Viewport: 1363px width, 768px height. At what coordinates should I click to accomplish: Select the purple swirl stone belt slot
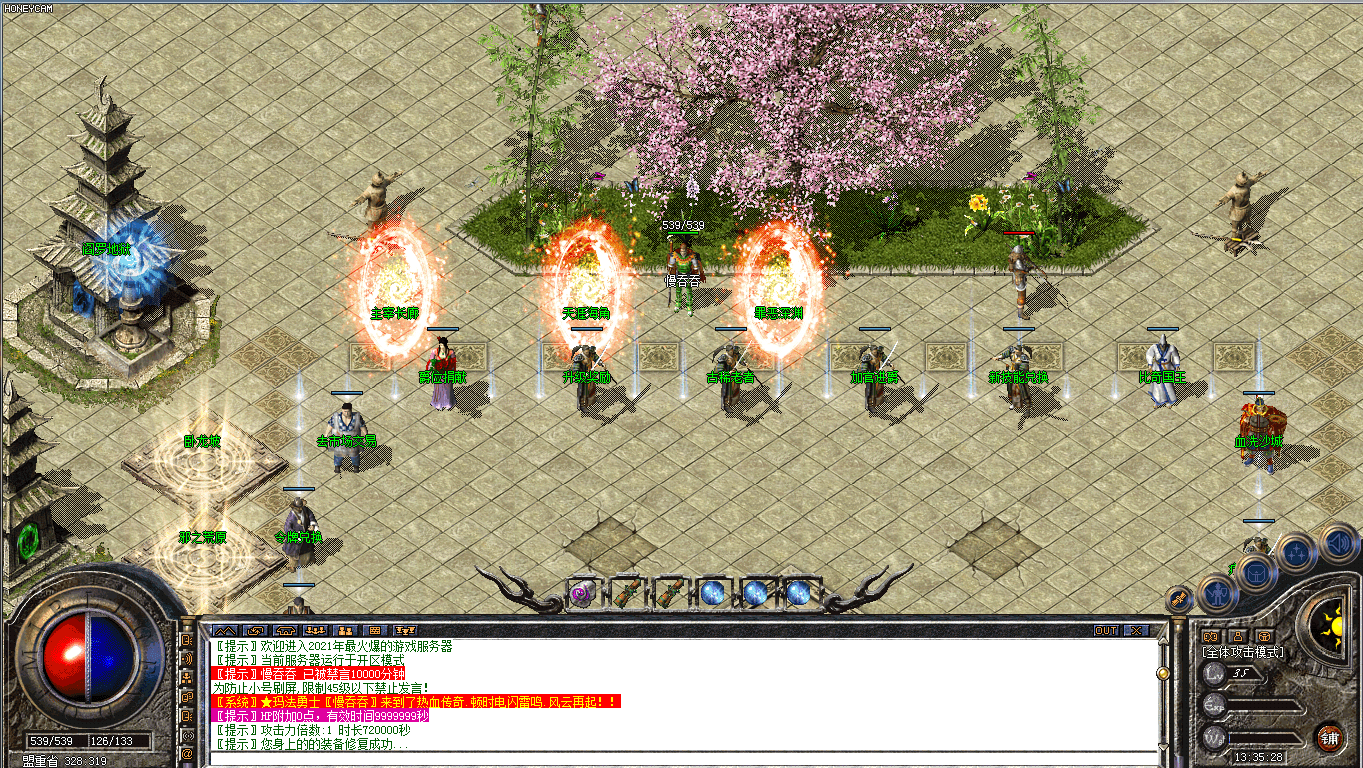pos(581,593)
